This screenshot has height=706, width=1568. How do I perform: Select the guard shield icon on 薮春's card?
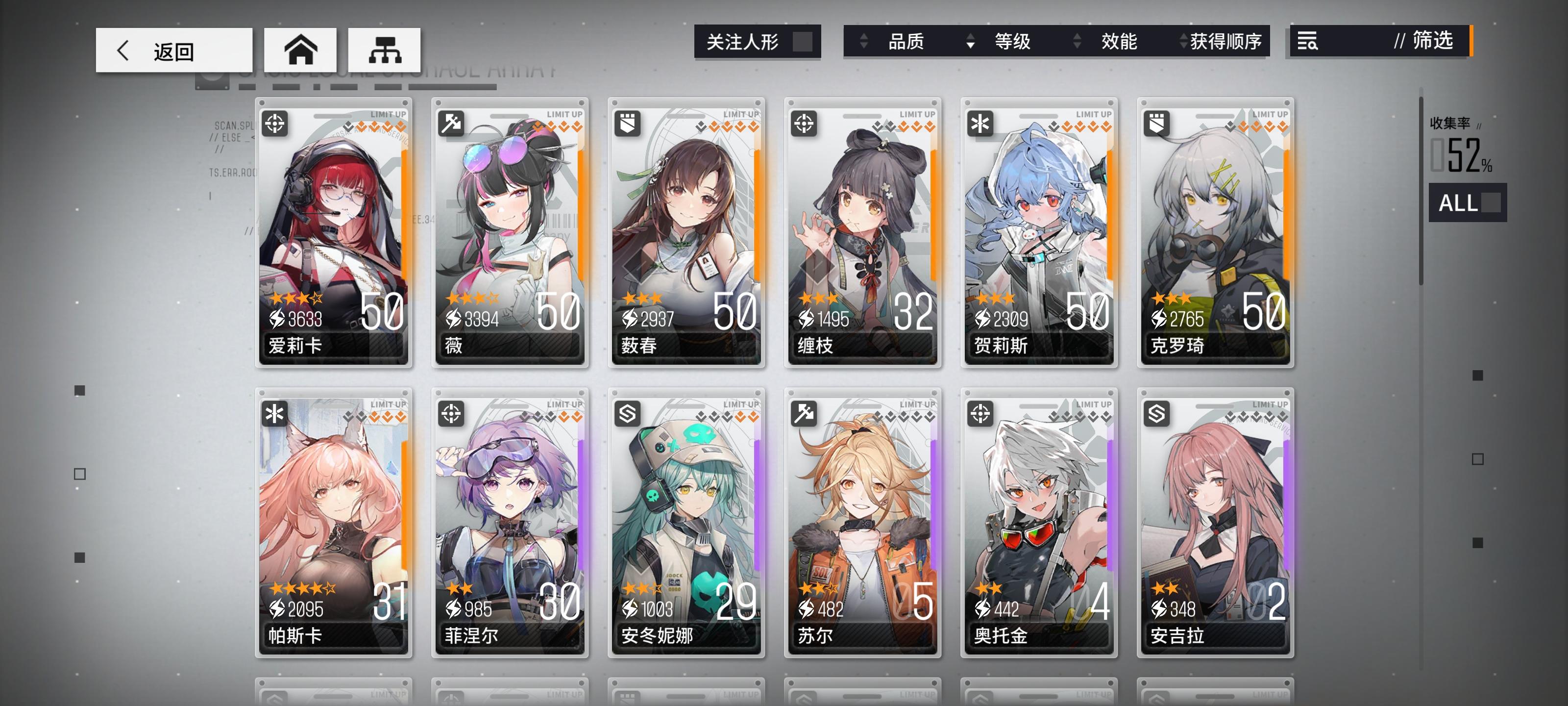click(628, 125)
